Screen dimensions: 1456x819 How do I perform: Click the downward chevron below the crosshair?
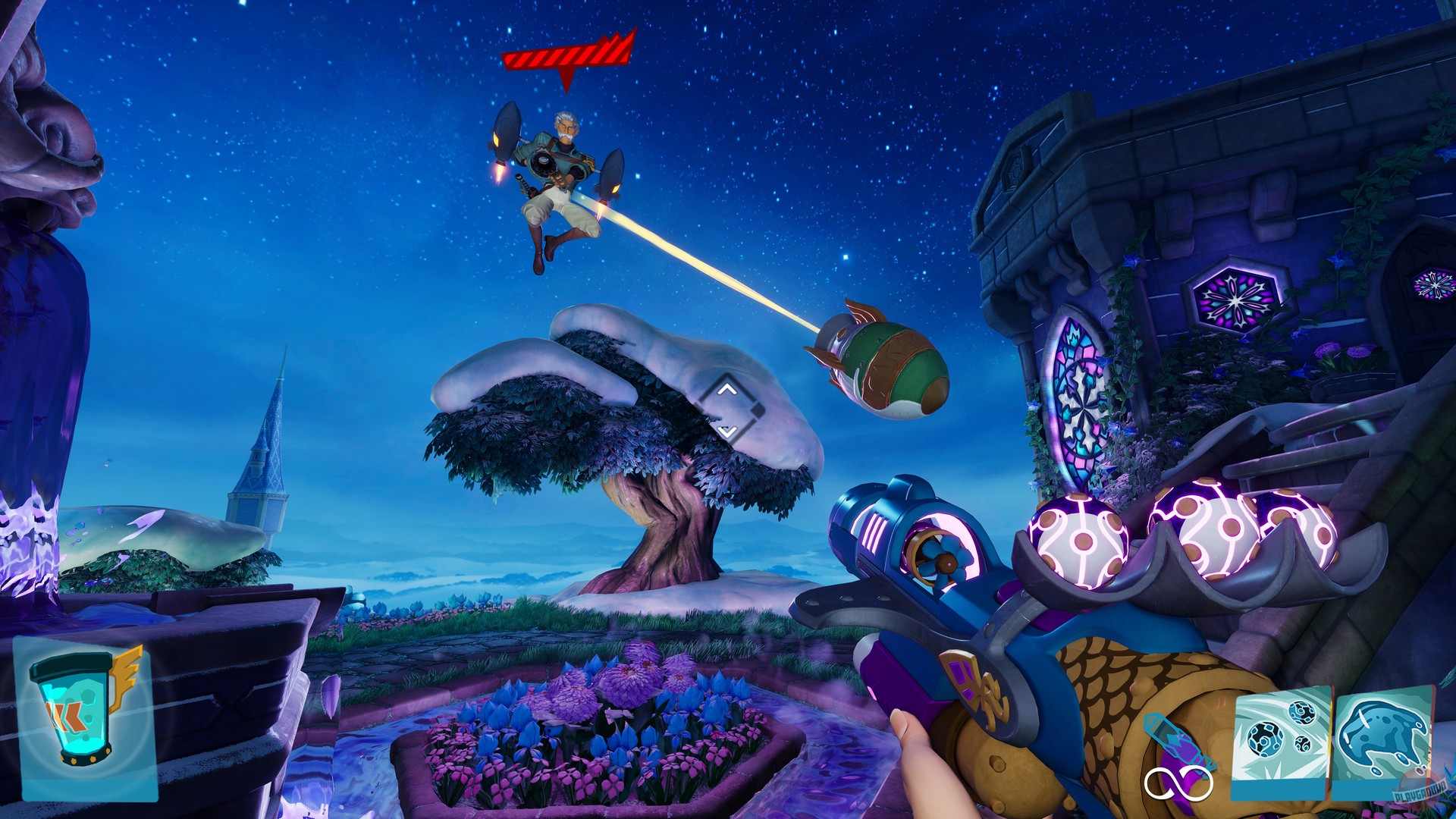[x=728, y=430]
